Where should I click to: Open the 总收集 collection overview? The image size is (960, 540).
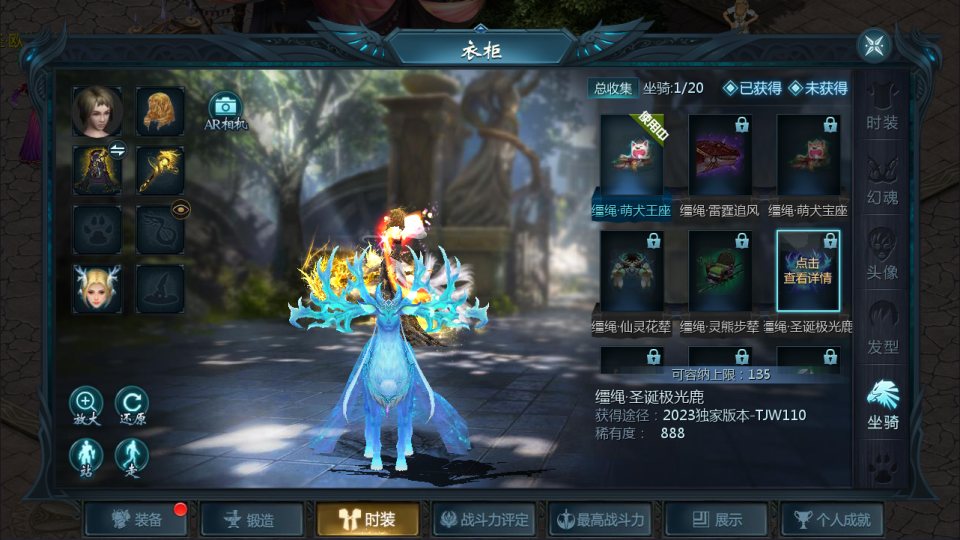pos(612,88)
